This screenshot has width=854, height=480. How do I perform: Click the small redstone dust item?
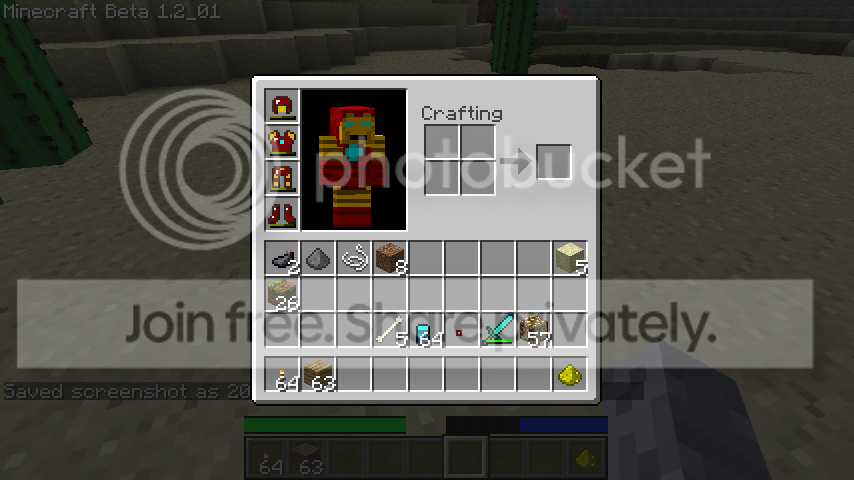(x=460, y=331)
